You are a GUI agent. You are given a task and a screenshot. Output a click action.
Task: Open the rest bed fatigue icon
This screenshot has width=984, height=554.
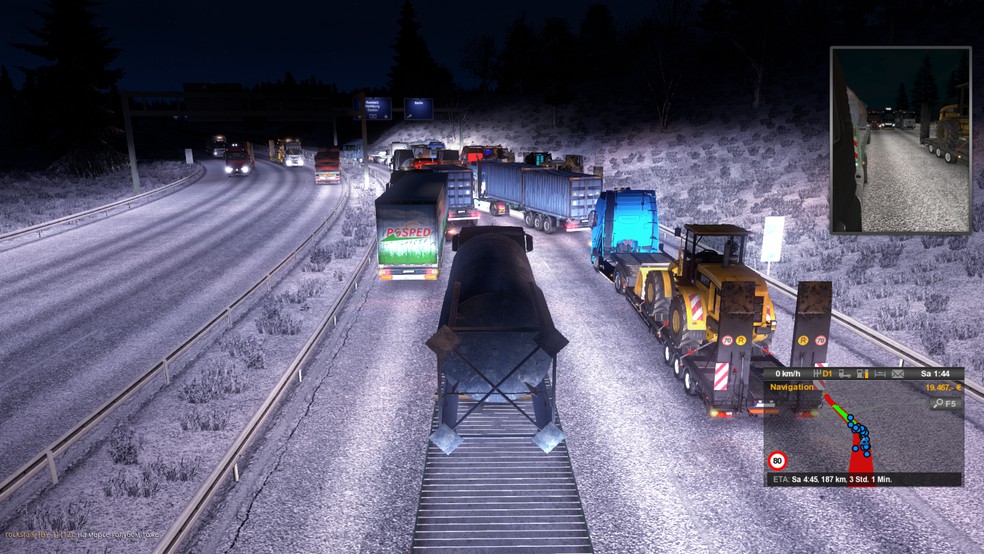click(x=880, y=374)
